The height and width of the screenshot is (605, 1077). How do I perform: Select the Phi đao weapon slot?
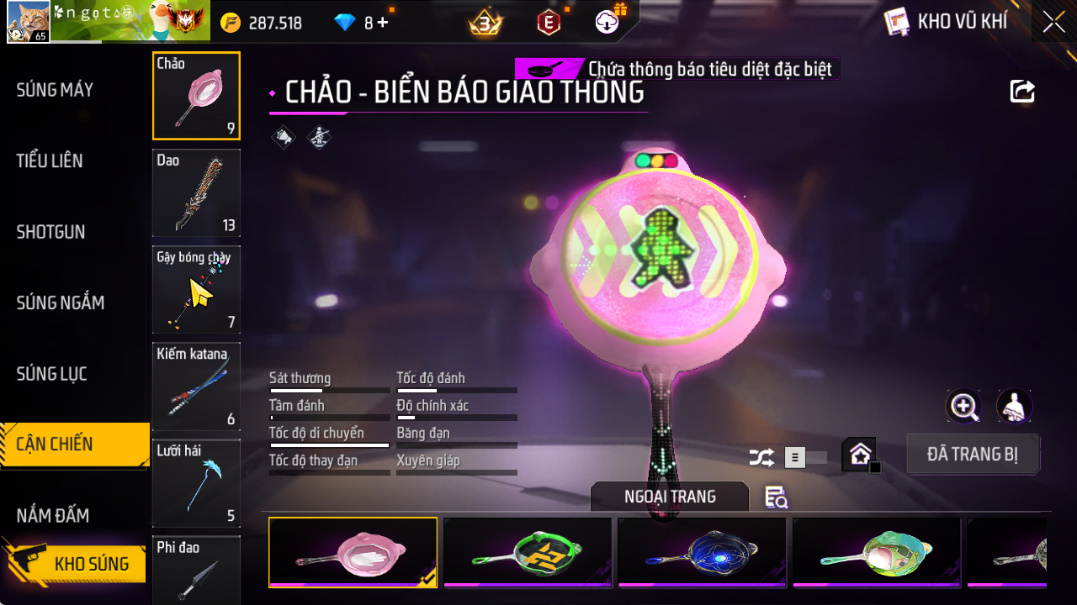point(196,570)
